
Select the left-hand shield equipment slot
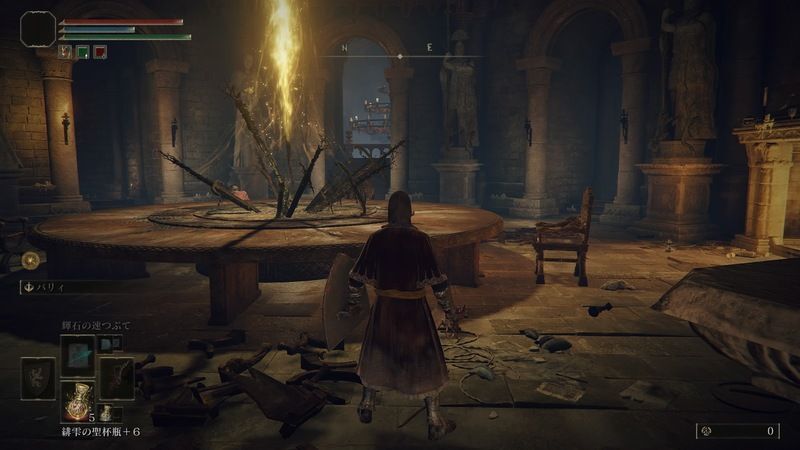click(39, 378)
